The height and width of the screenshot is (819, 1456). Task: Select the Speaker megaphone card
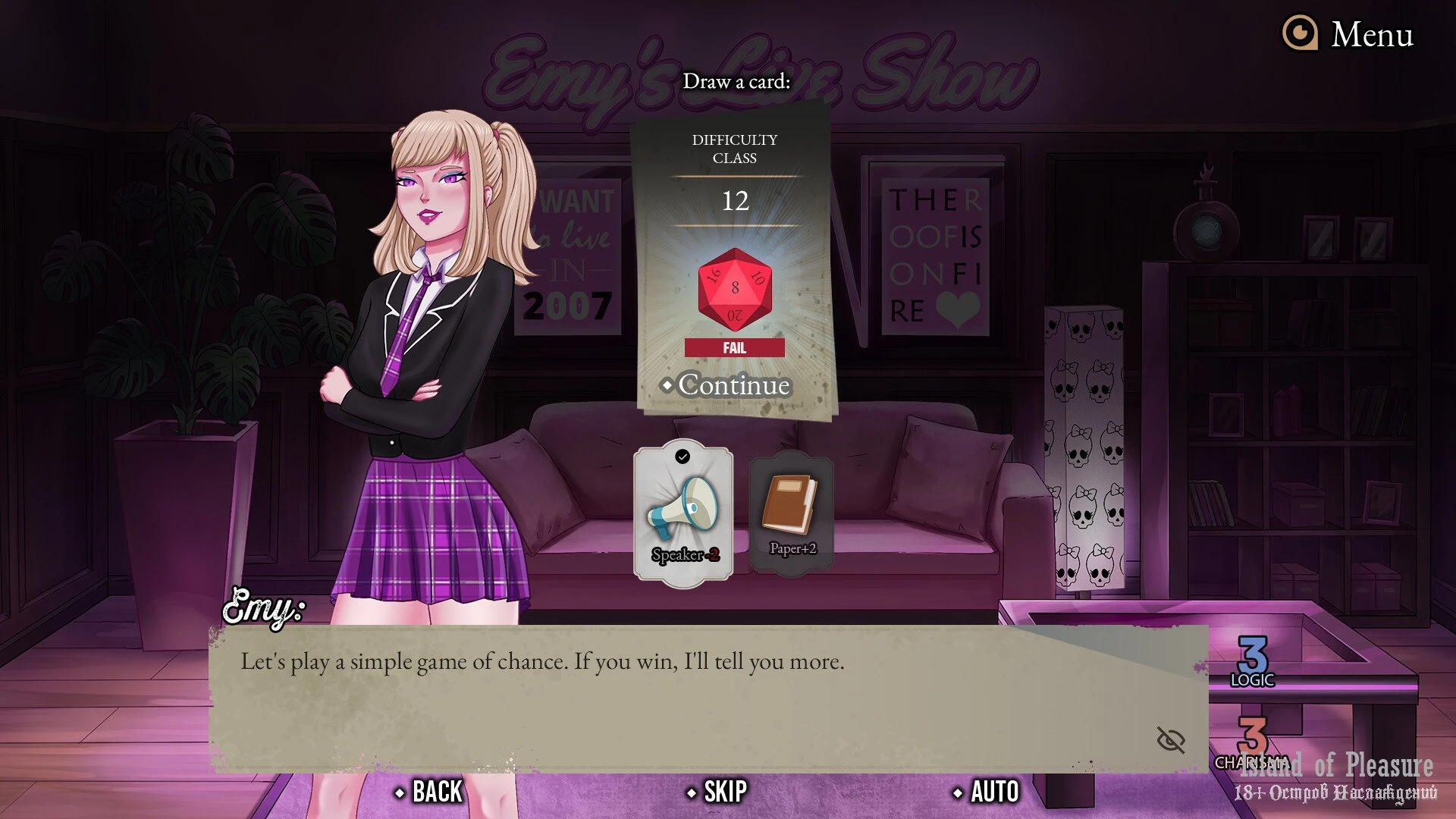pos(683,513)
